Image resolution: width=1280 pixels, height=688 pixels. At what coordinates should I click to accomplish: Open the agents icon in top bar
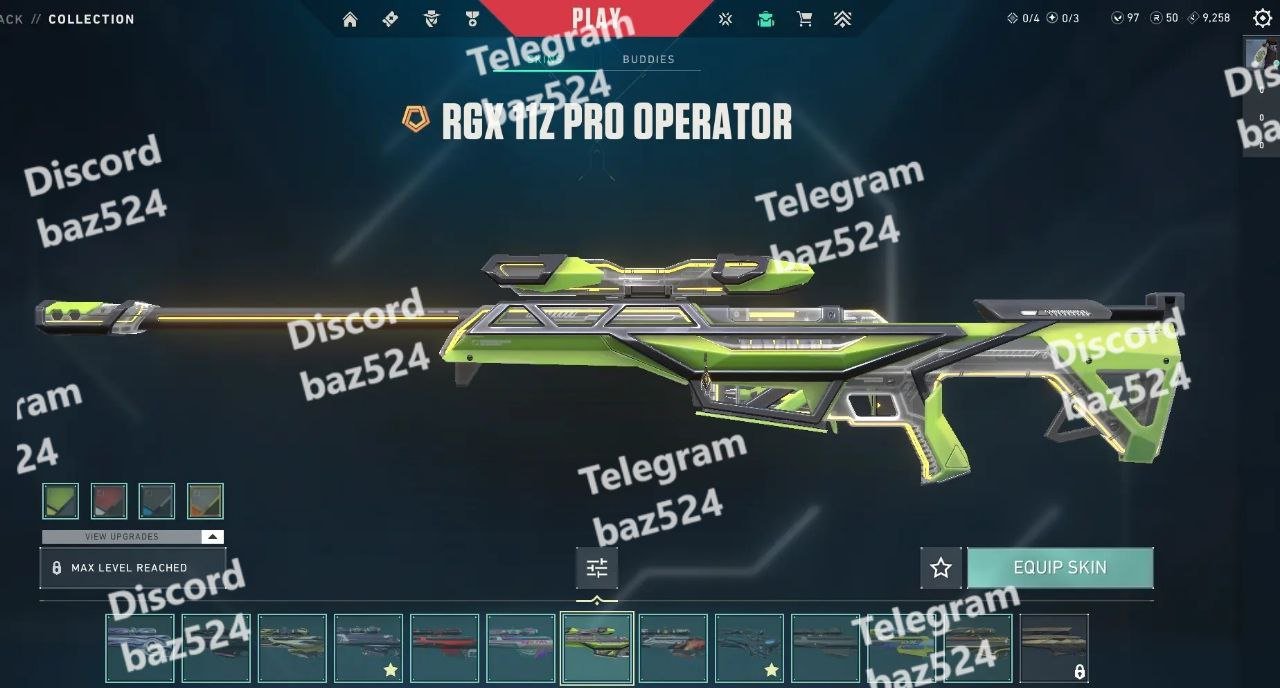pos(431,19)
